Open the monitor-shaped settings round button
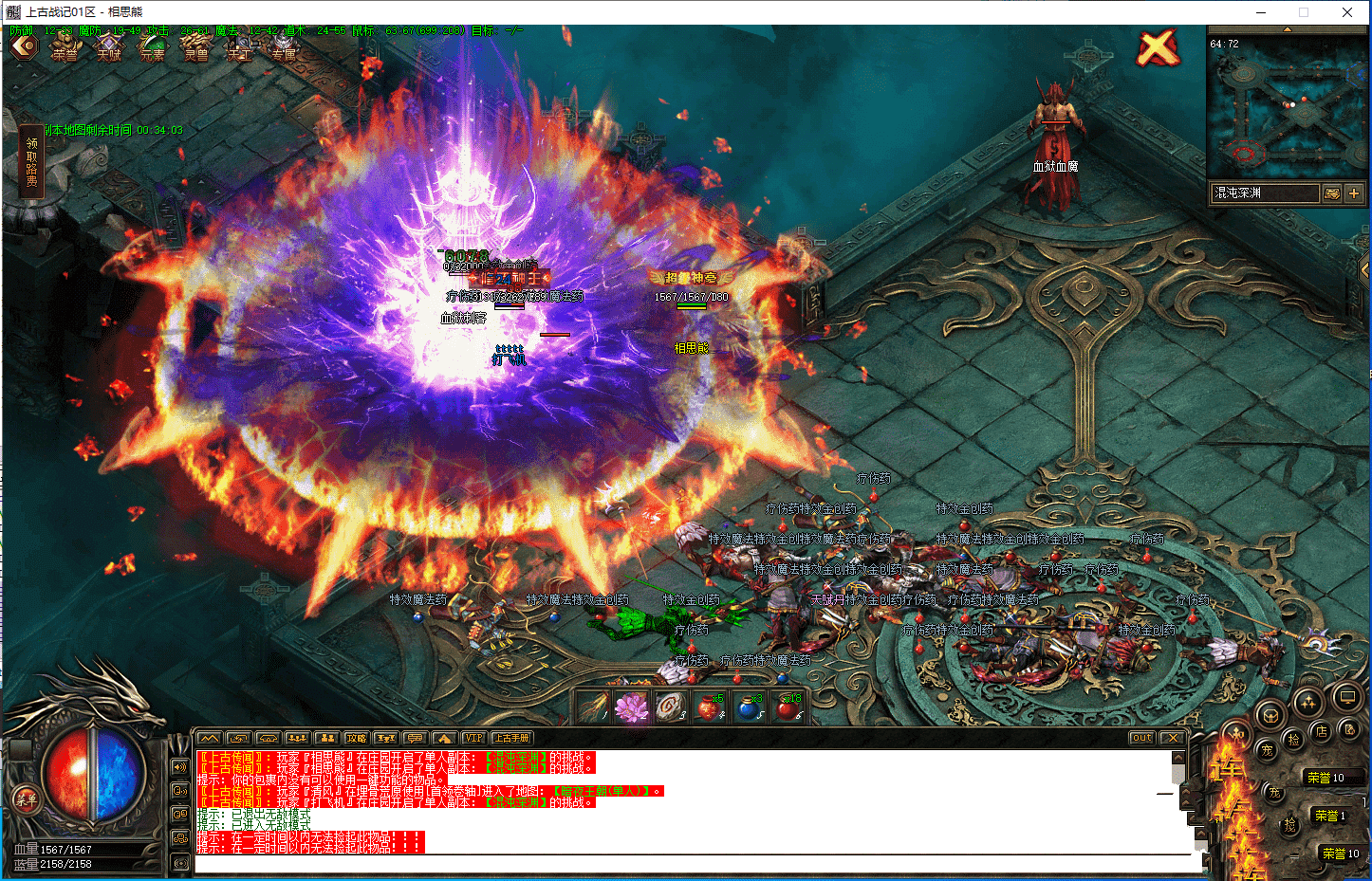 click(1346, 699)
